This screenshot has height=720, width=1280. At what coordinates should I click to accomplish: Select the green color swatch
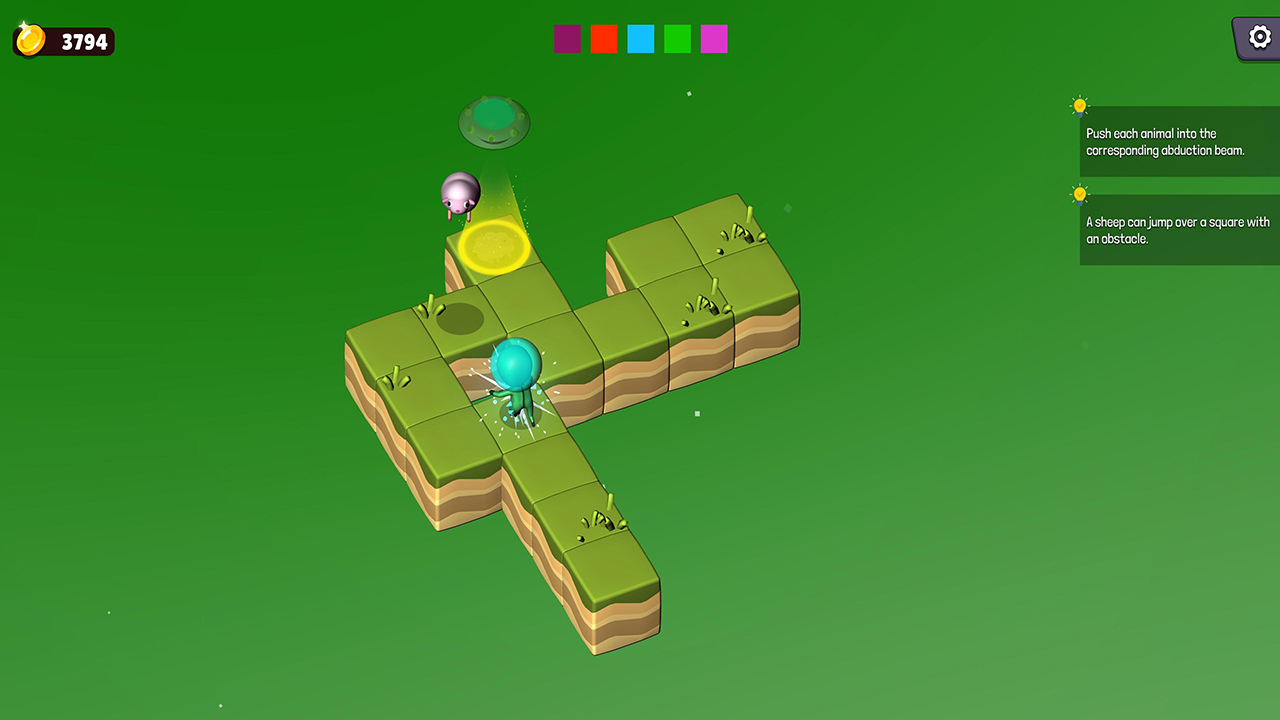(x=677, y=39)
